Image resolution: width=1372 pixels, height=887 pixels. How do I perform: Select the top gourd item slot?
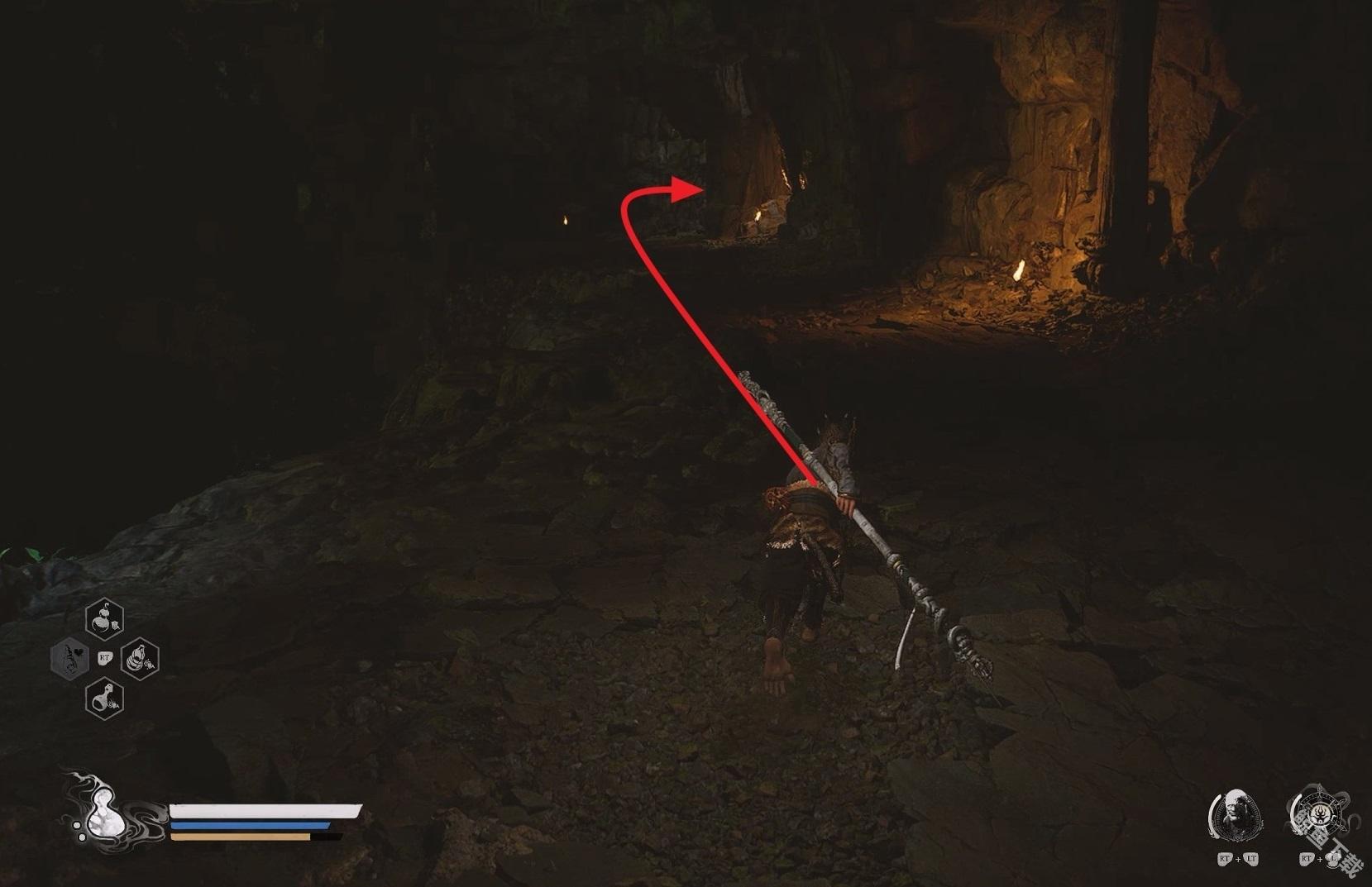105,618
